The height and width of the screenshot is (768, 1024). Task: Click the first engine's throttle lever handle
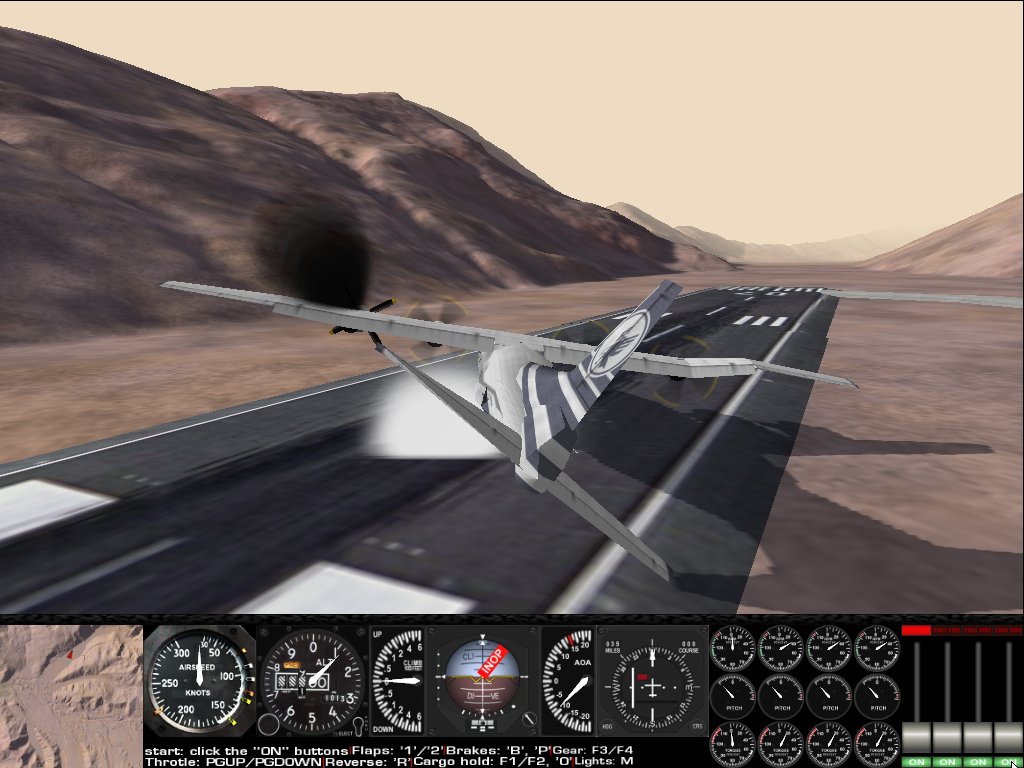click(917, 738)
